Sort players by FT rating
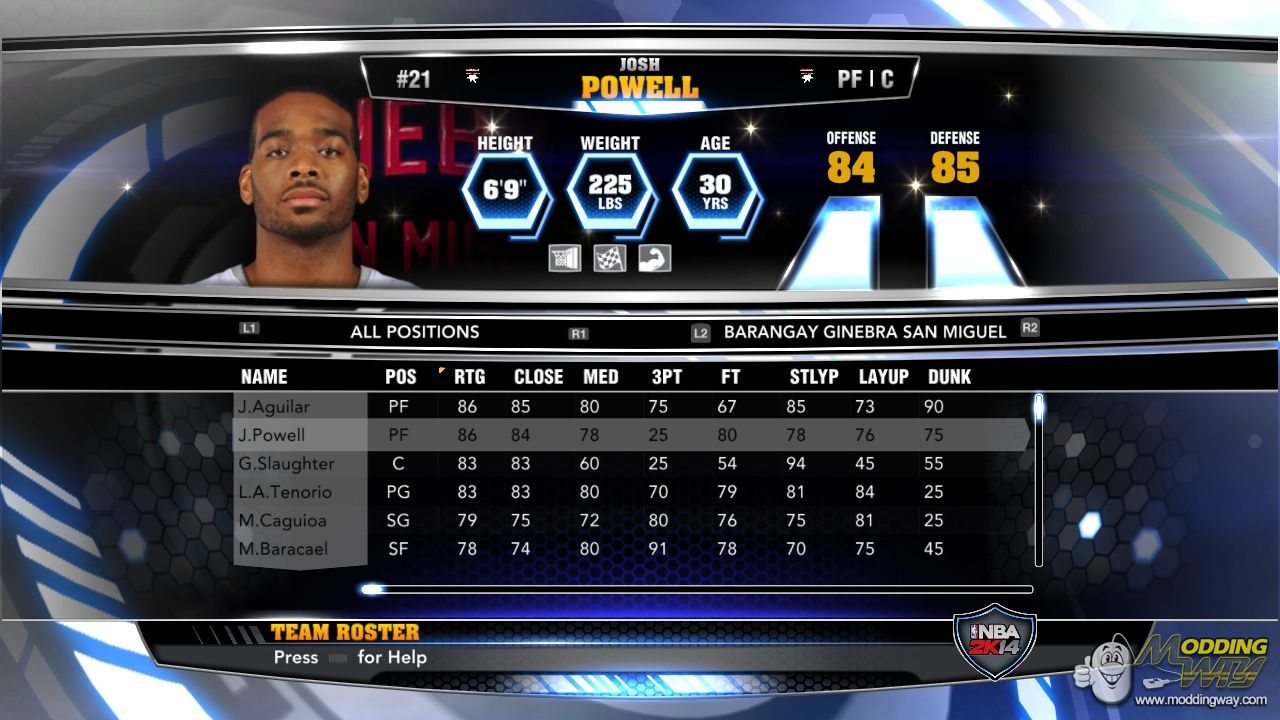The width and height of the screenshot is (1280, 720). (x=729, y=377)
